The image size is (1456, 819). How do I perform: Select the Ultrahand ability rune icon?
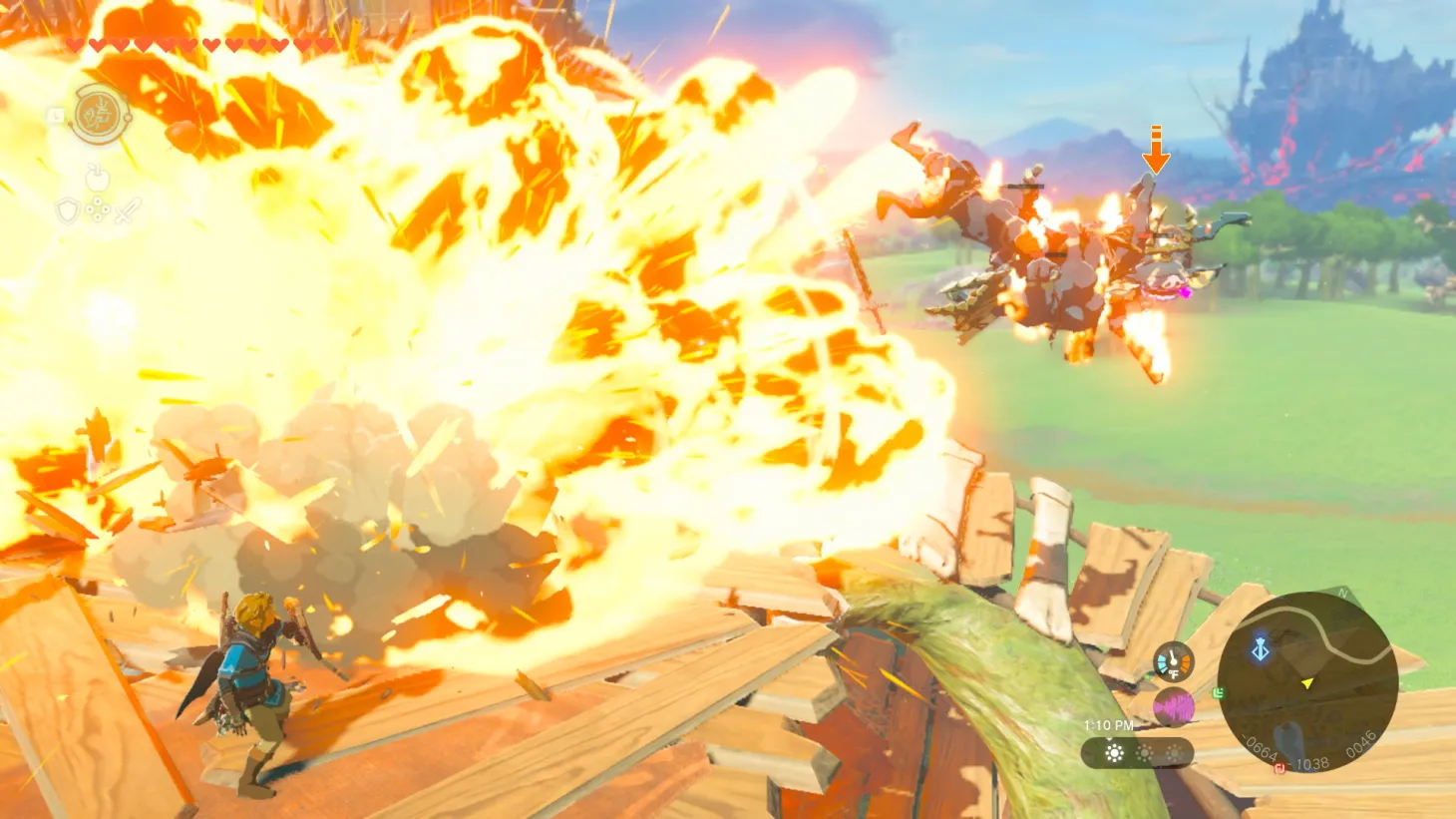coord(99,115)
